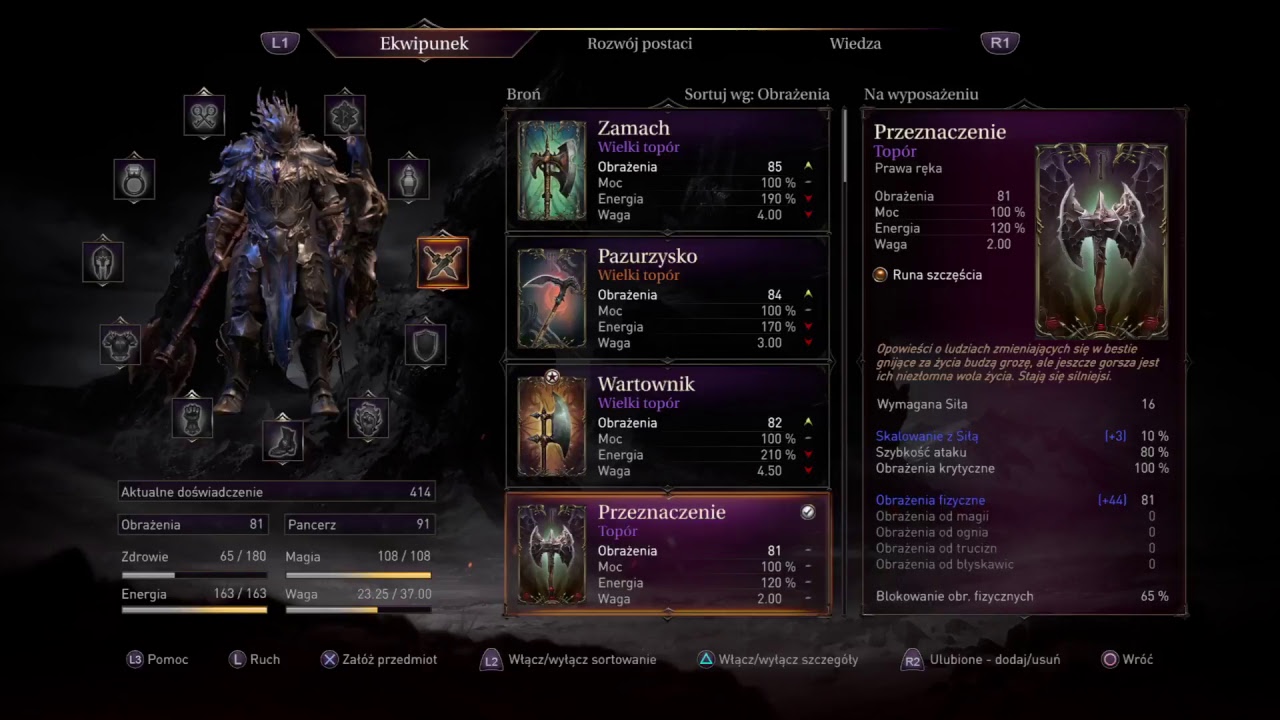Image resolution: width=1280 pixels, height=720 pixels.
Task: Select the Ekwipunek tab
Action: 424,44
